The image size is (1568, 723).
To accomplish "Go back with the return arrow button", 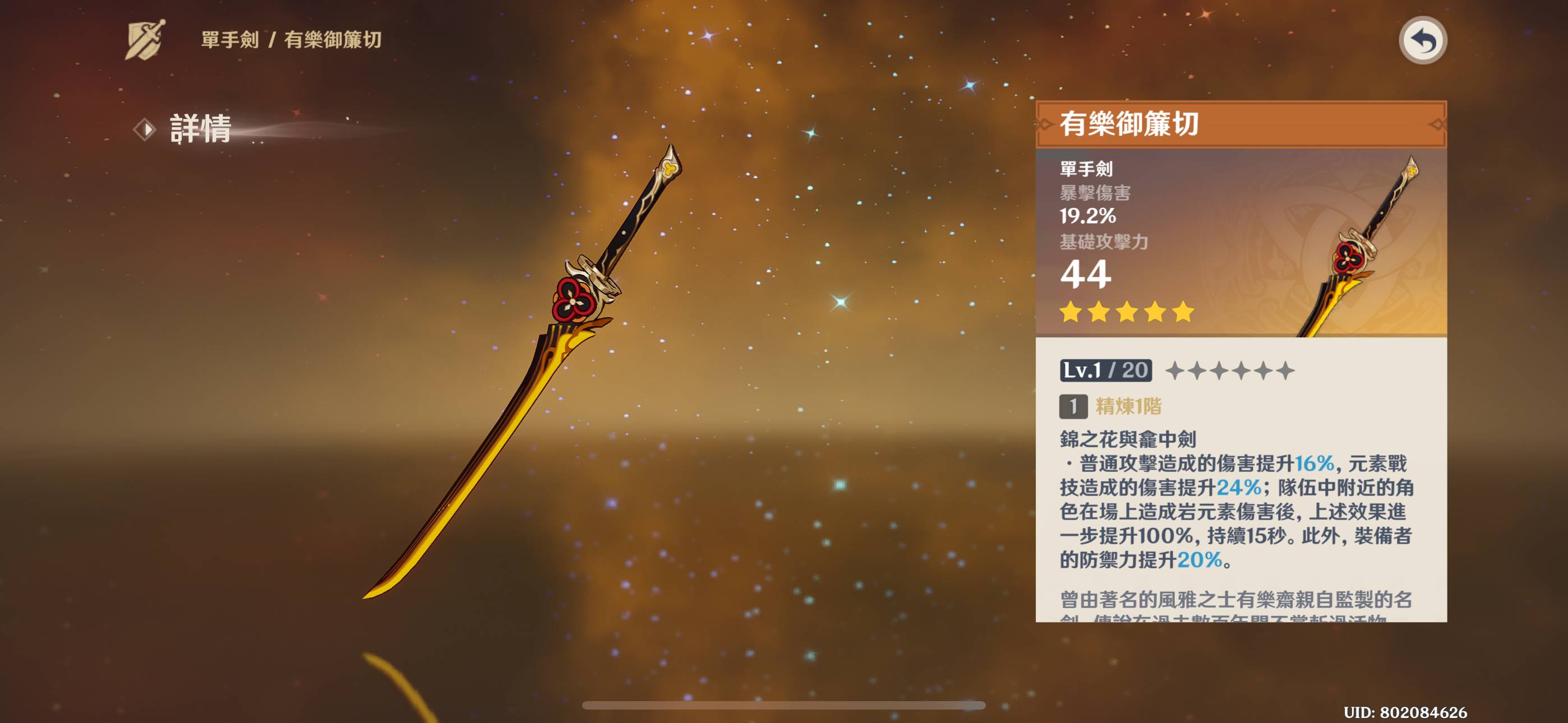I will [1422, 41].
